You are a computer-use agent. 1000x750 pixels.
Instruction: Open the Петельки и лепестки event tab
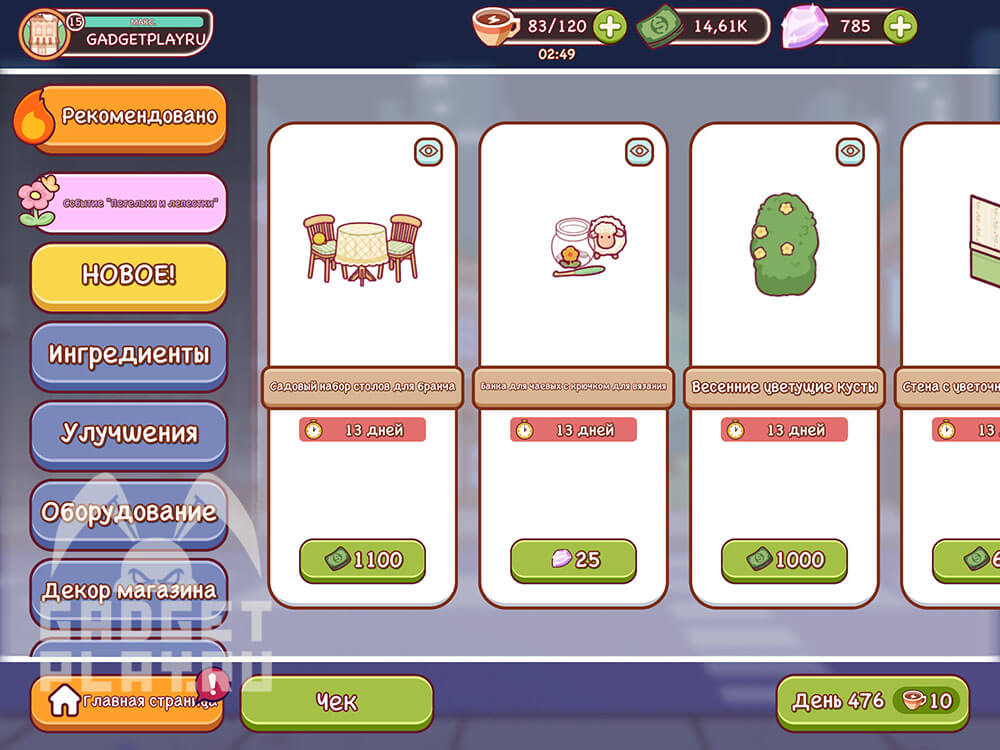[130, 201]
